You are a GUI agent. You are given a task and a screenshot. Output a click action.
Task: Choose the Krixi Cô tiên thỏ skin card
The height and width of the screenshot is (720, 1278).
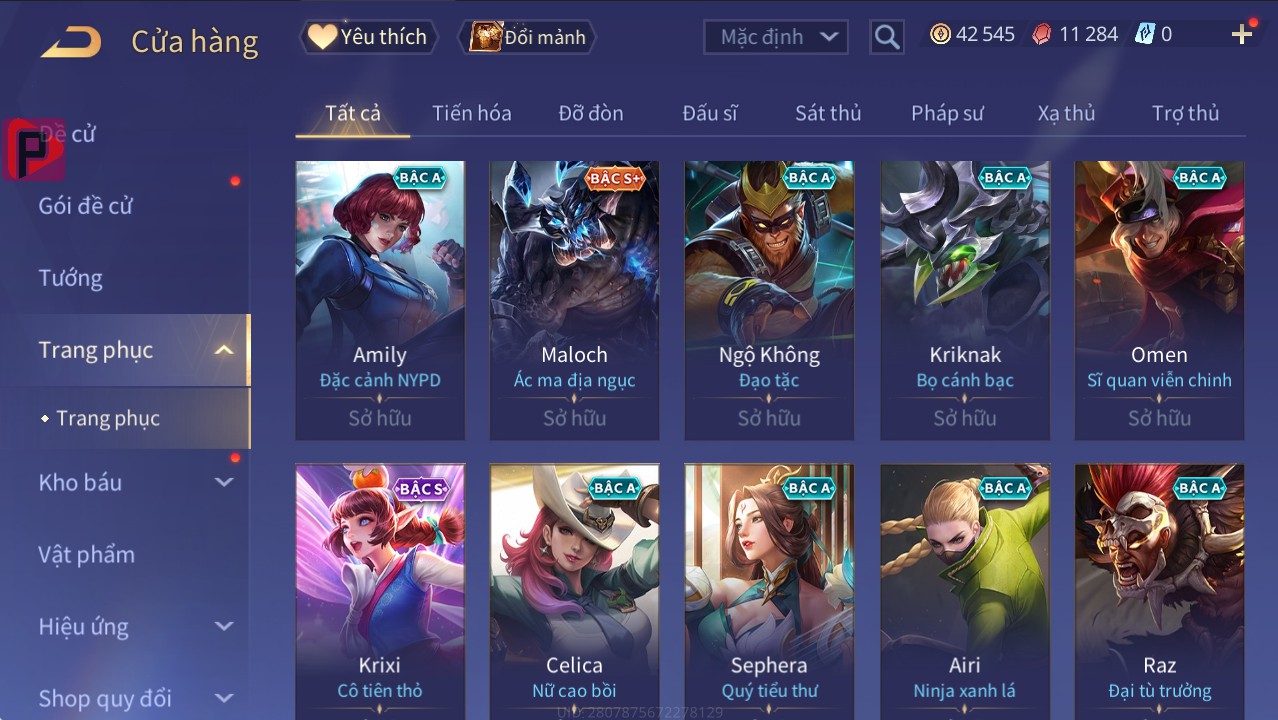[380, 592]
